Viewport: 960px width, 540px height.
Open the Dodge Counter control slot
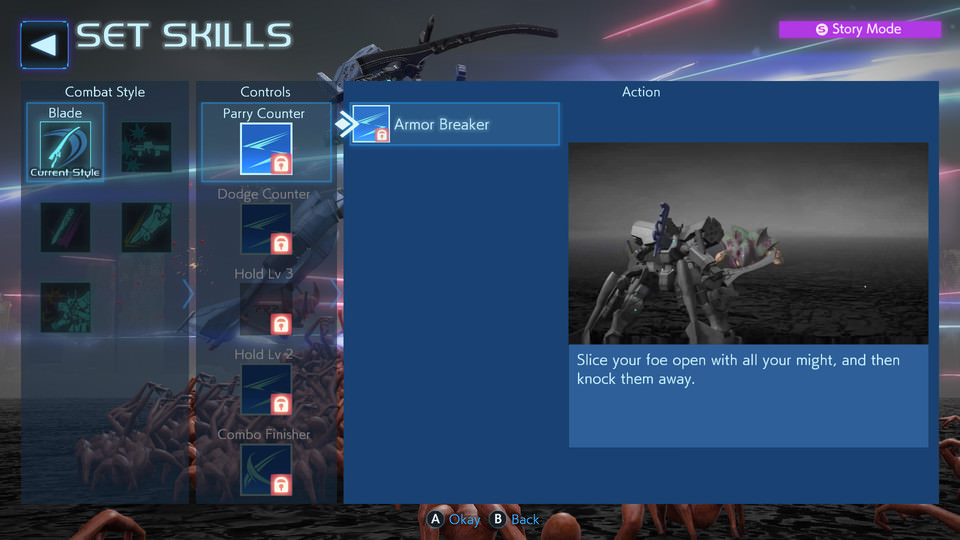click(265, 228)
